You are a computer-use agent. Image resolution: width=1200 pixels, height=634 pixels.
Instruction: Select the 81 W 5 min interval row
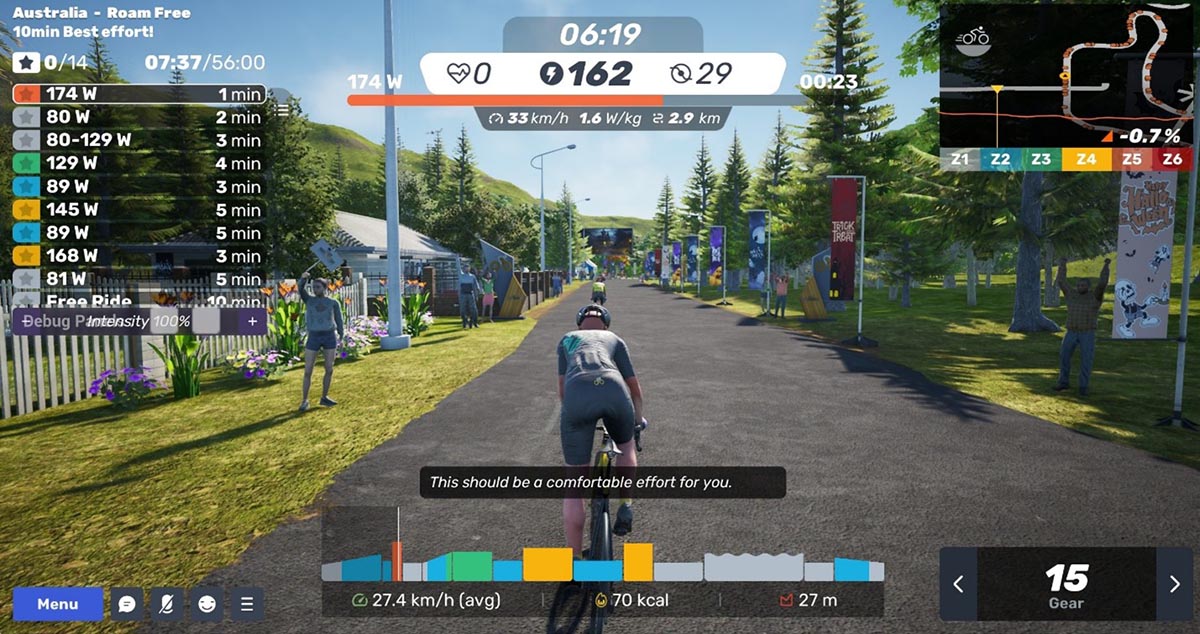pyautogui.click(x=138, y=279)
